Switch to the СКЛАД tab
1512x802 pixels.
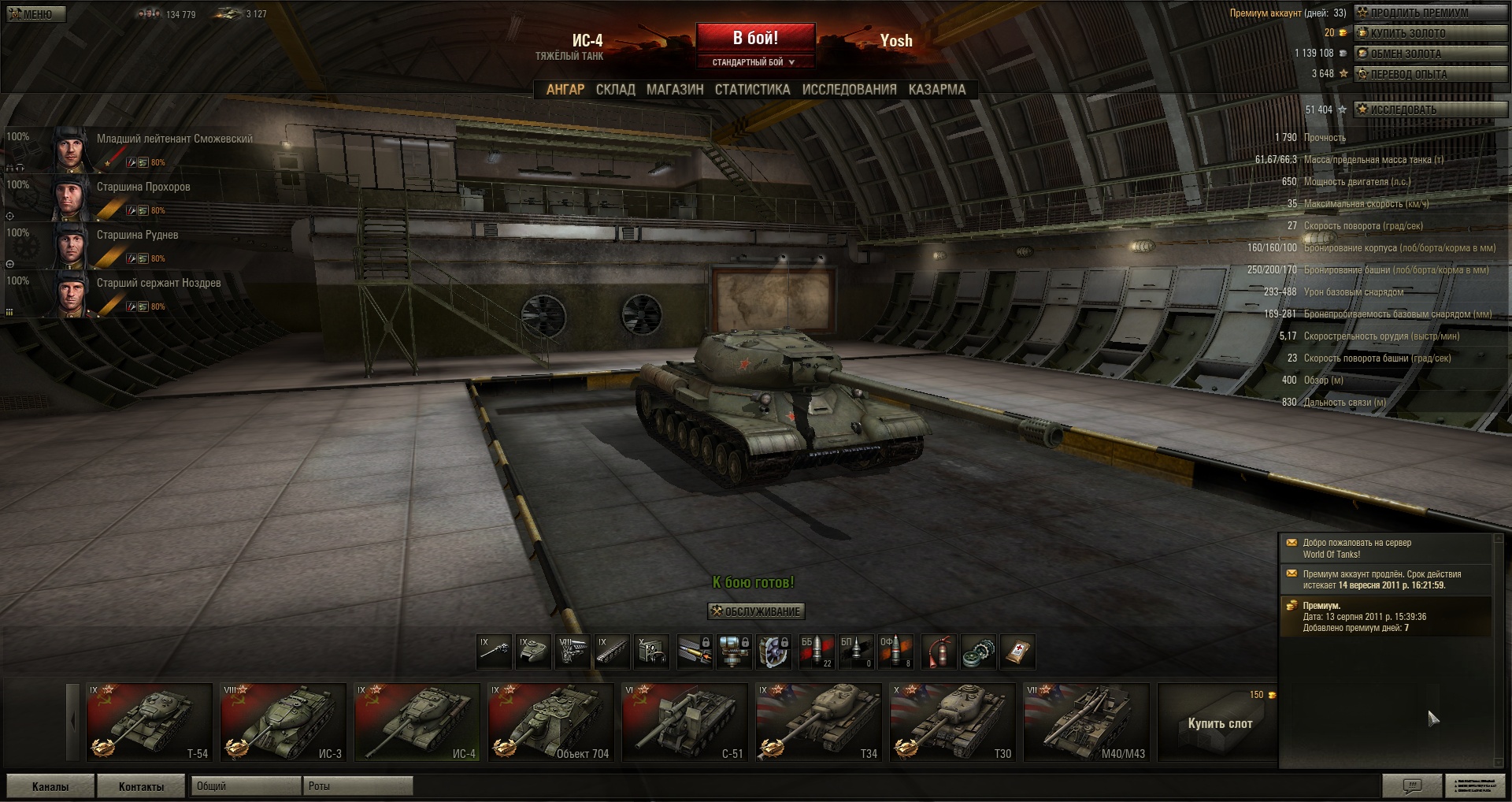click(615, 90)
